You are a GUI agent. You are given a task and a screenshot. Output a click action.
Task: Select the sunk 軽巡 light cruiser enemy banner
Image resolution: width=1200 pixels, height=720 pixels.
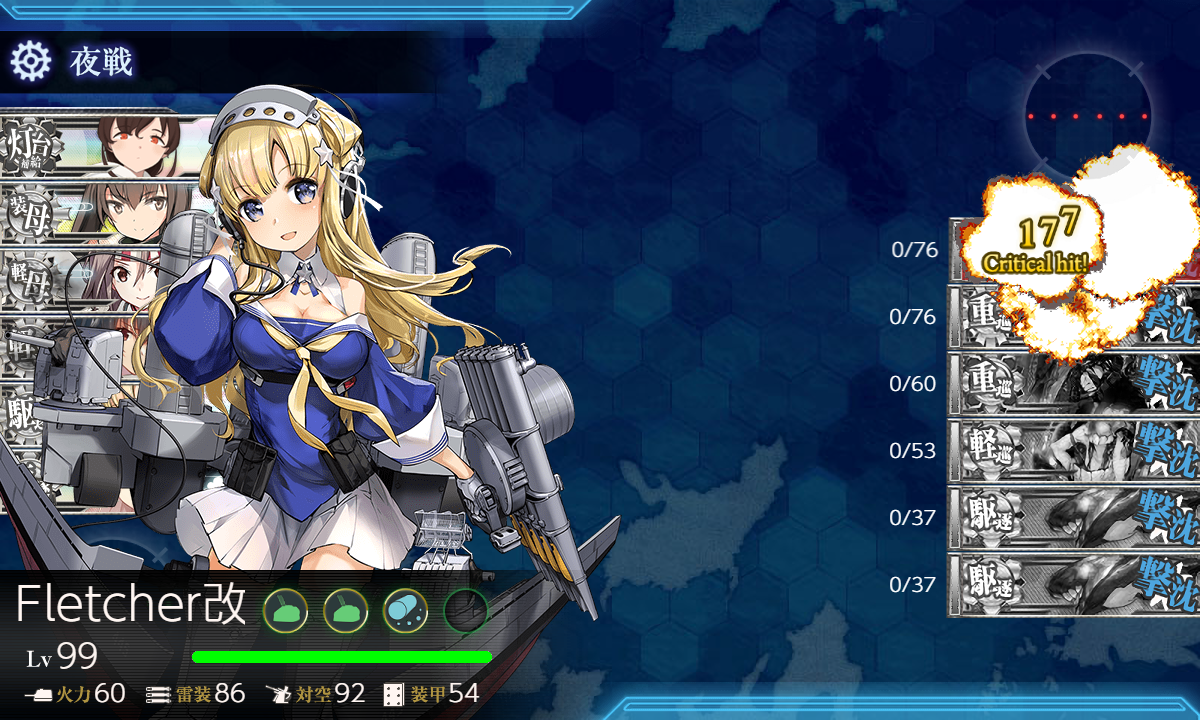1072,451
